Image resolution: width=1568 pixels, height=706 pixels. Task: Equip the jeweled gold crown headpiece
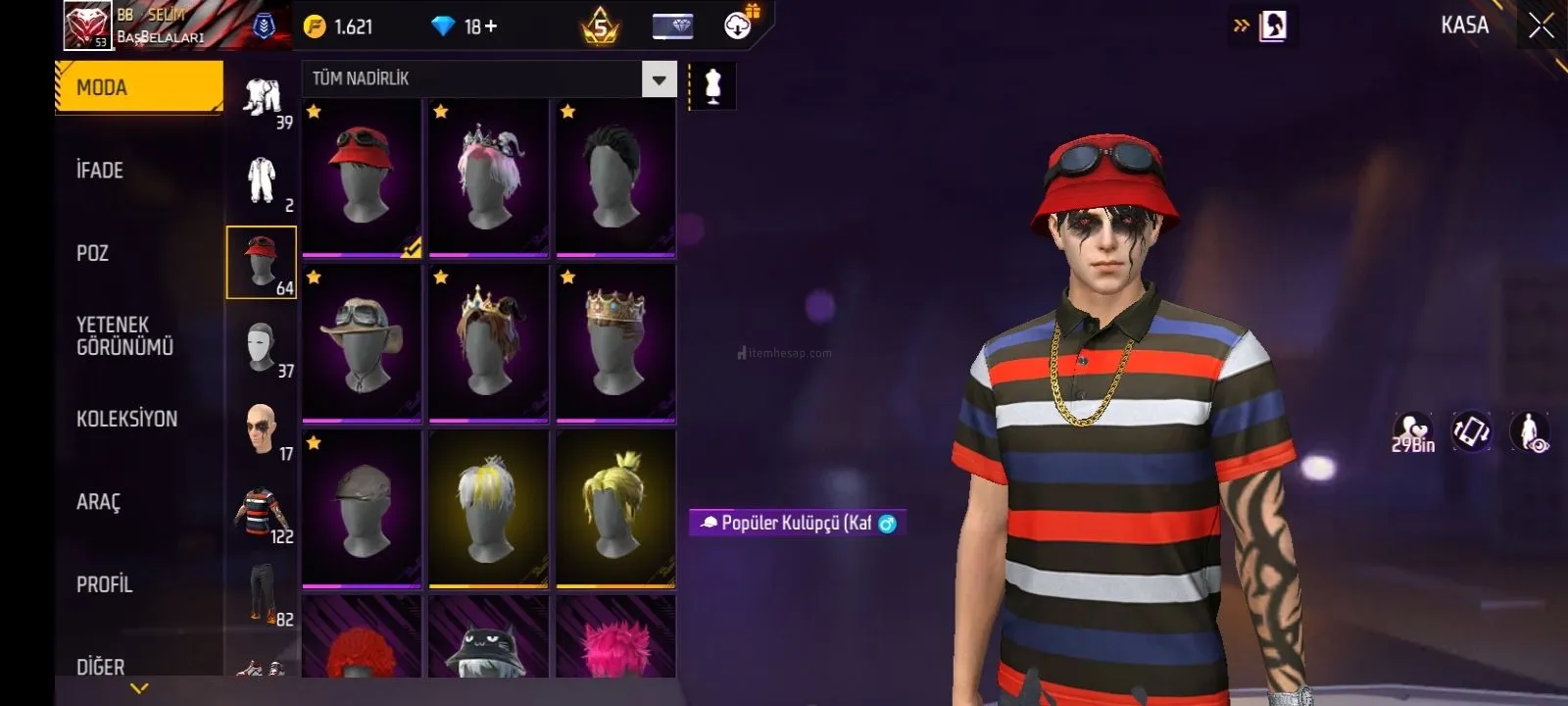[615, 343]
